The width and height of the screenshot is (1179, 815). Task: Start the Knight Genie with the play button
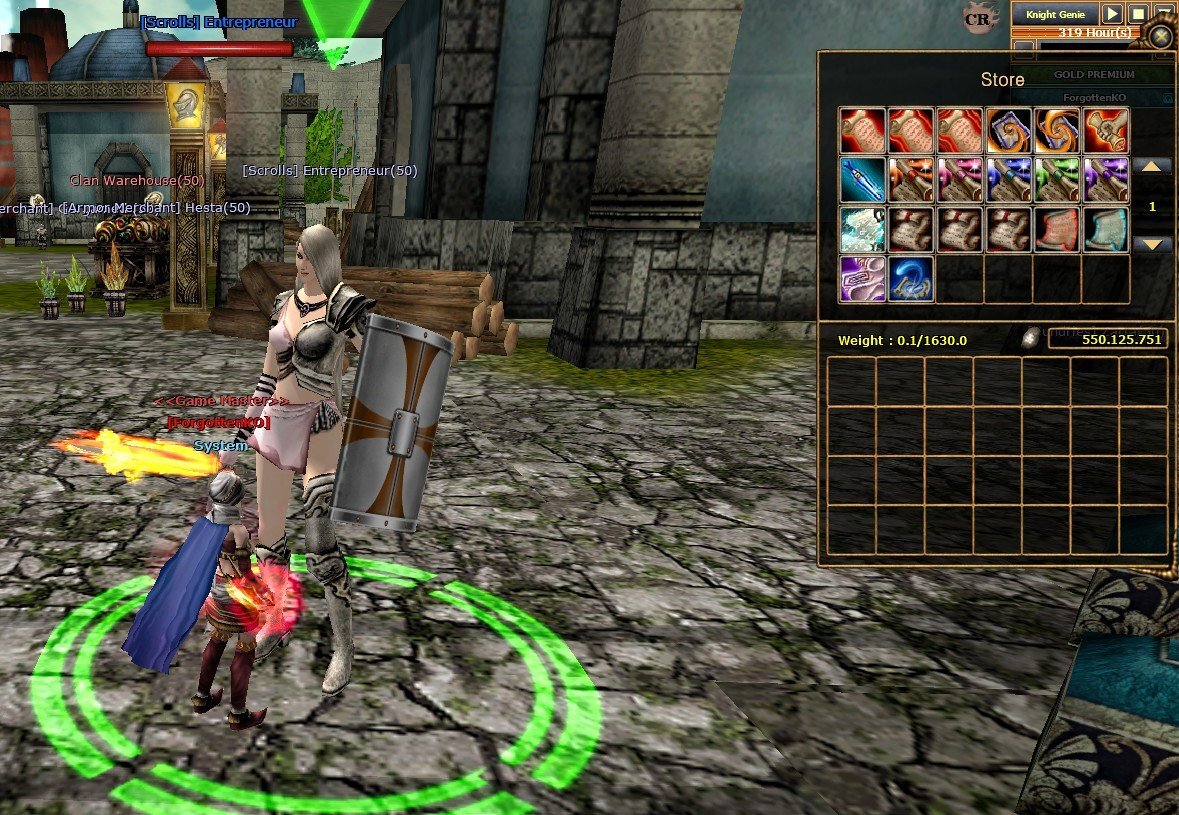point(1112,14)
